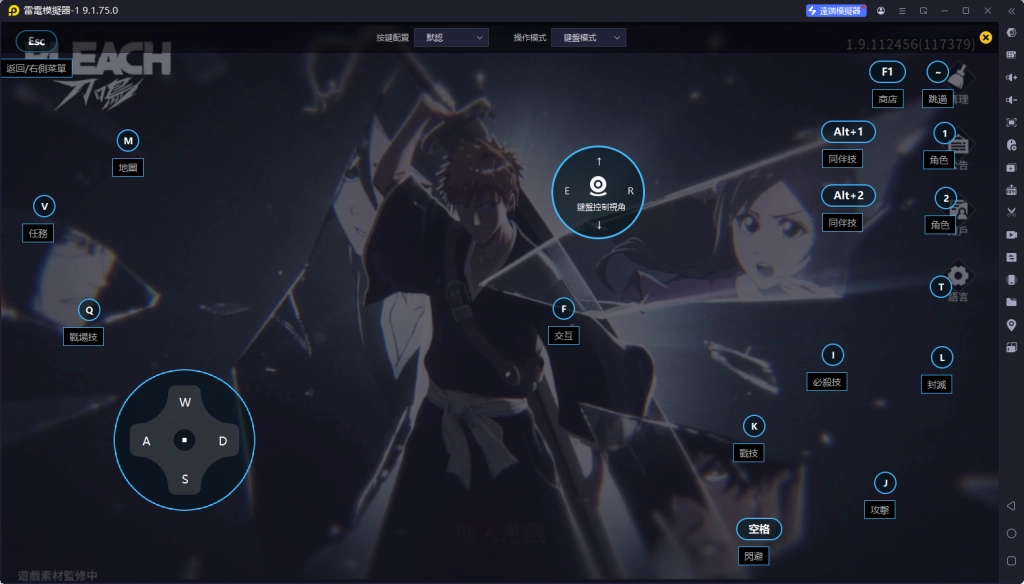The image size is (1024, 584).
Task: Click the 遠端模擬器 button in title bar
Action: [835, 10]
